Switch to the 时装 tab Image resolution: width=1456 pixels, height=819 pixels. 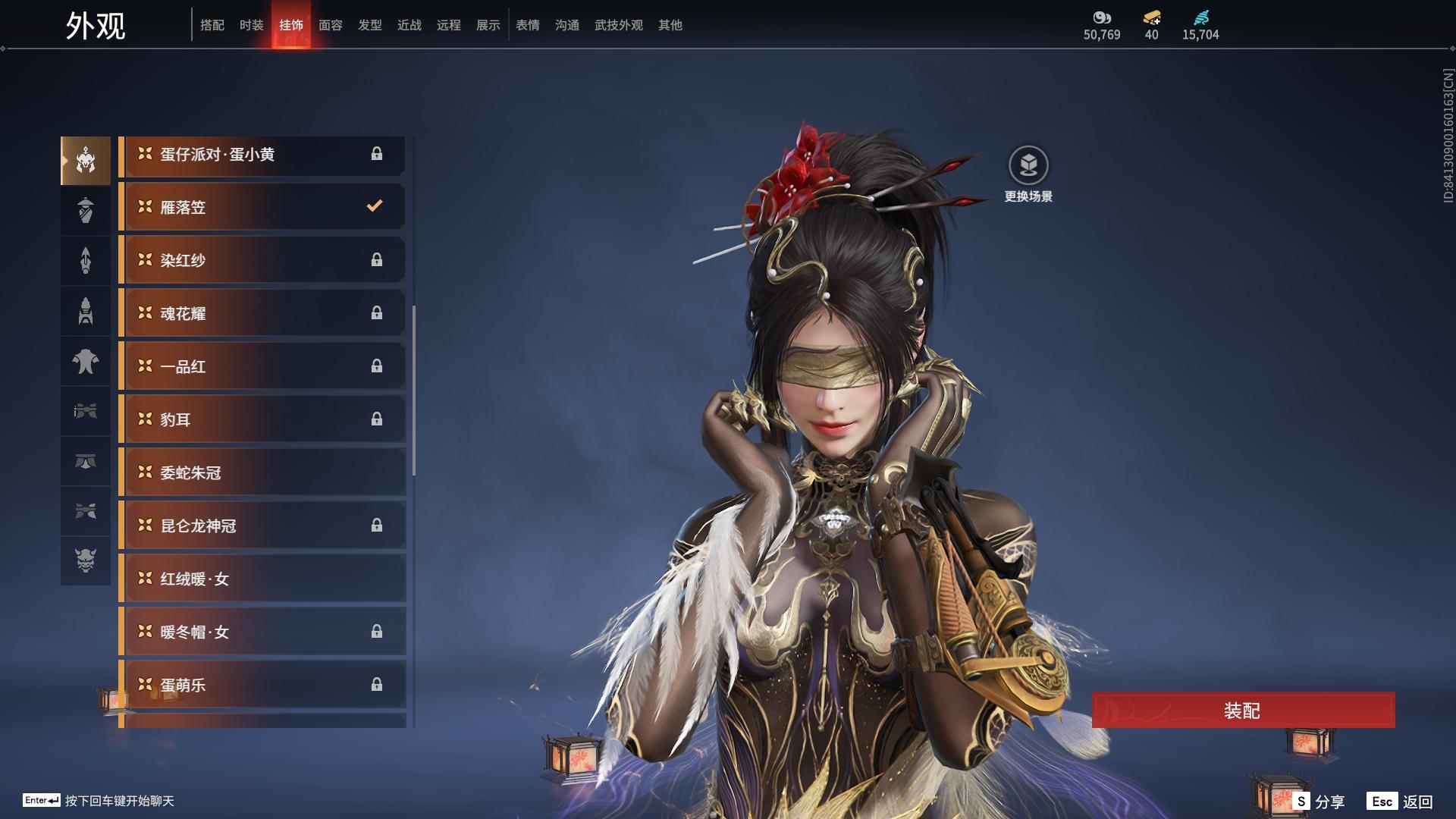coord(251,25)
